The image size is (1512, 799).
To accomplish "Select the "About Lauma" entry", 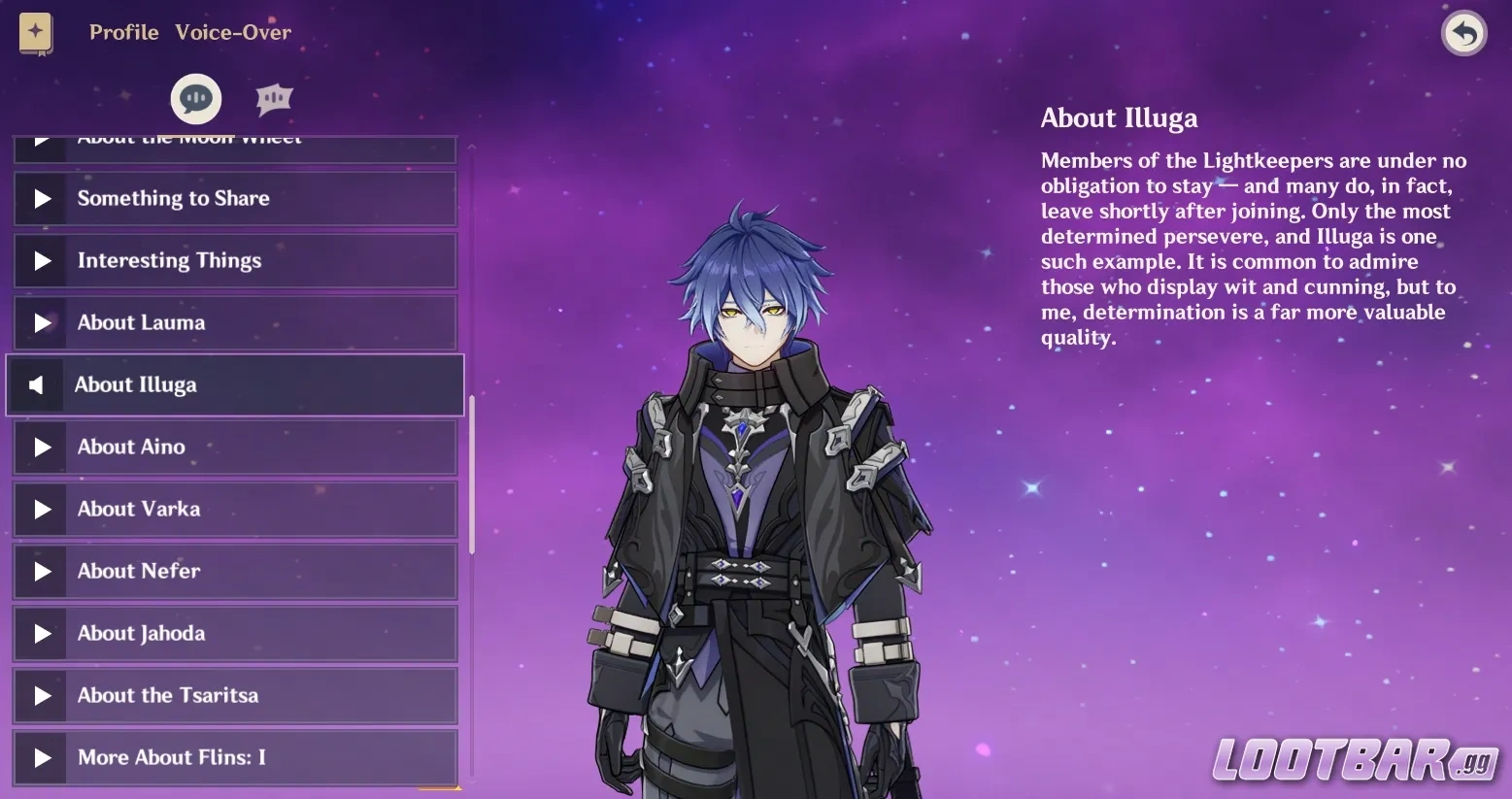I will point(234,322).
